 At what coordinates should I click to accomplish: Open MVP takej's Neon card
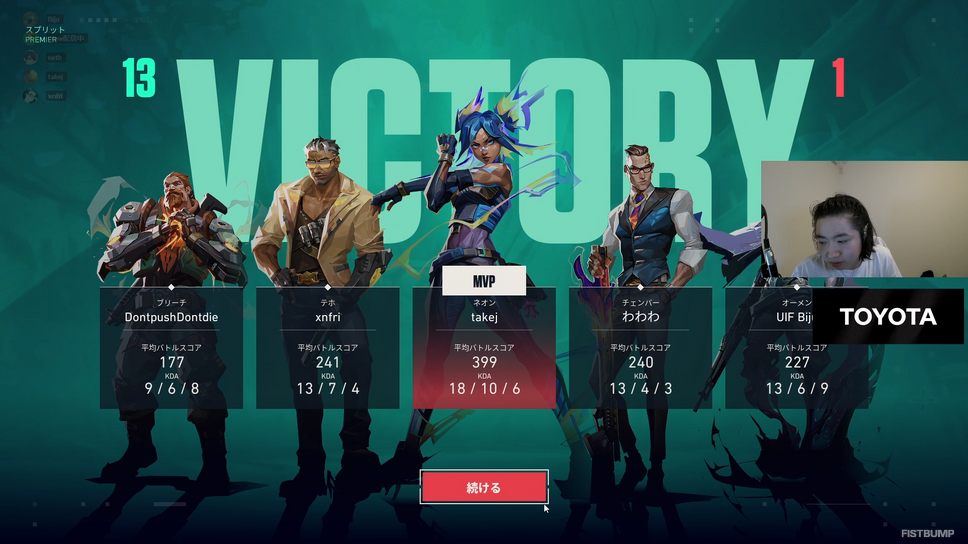click(x=484, y=348)
